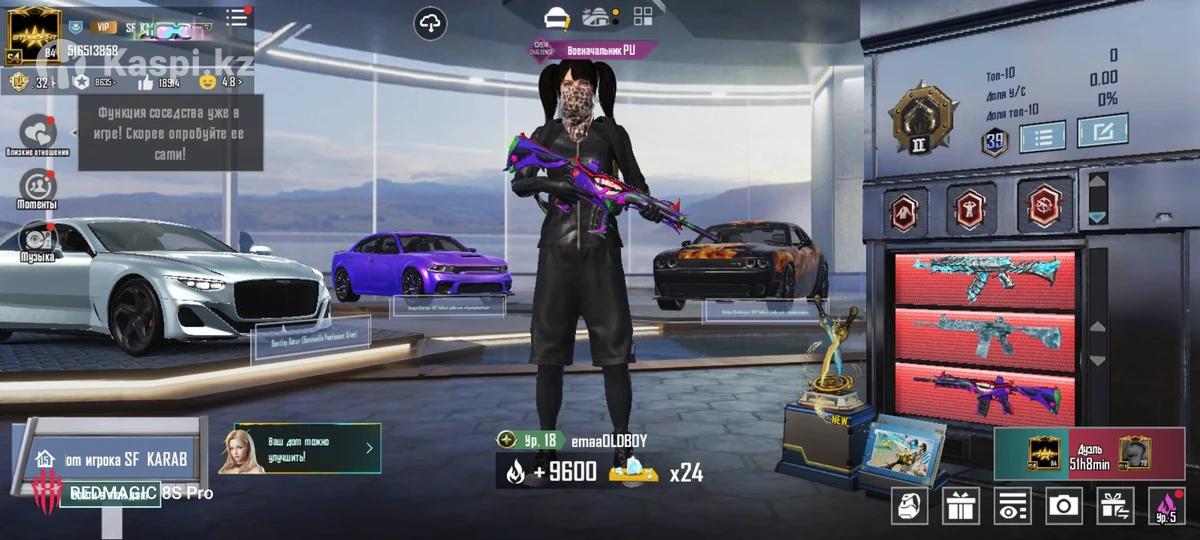Tap the 'Ваш дом можно улучшить' home upgrade banner
Image resolution: width=1200 pixels, height=540 pixels.
click(300, 448)
